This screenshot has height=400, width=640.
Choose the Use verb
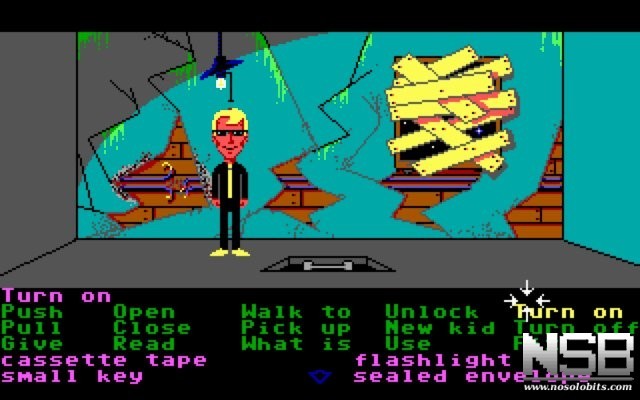coord(408,344)
